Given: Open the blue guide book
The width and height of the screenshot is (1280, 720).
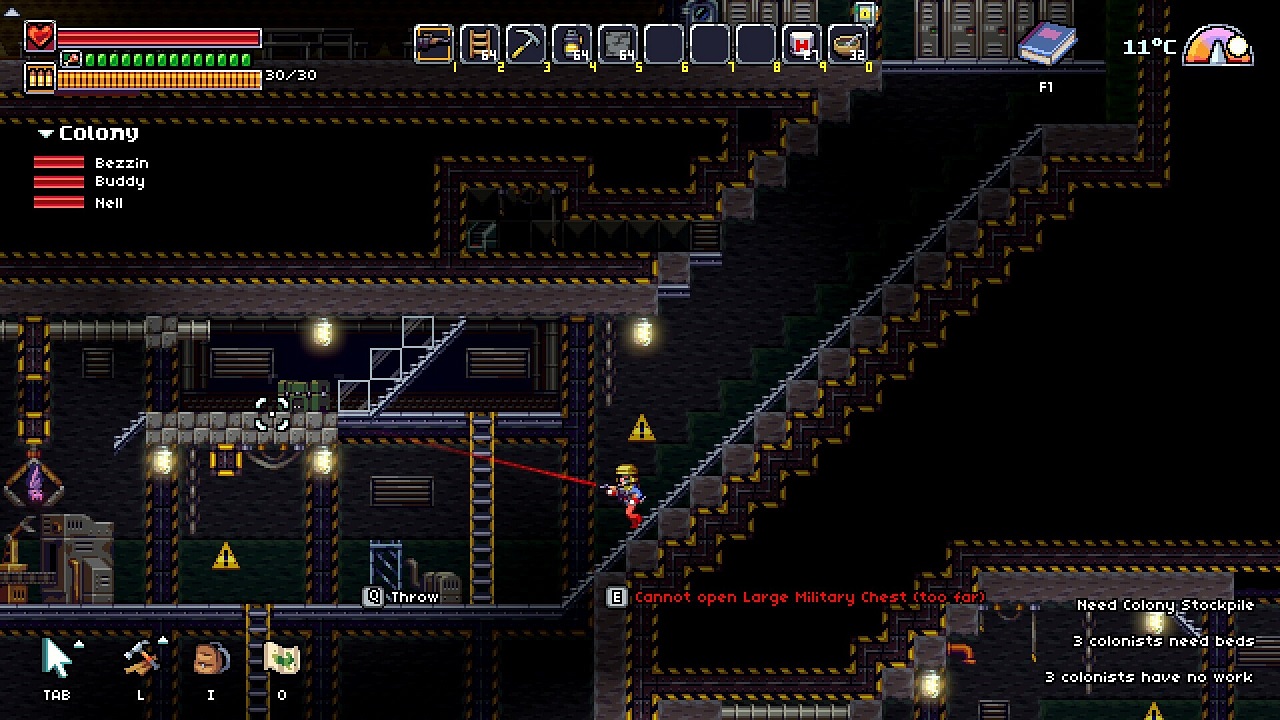Looking at the screenshot, I should point(1046,45).
